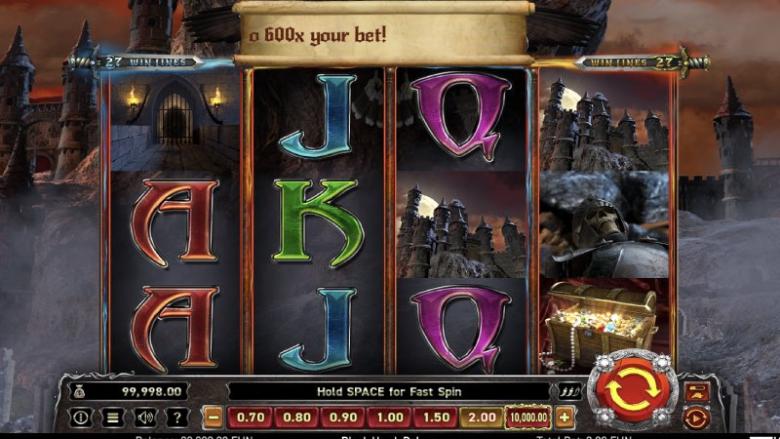
Task: Open the game info panel
Action: click(x=81, y=418)
